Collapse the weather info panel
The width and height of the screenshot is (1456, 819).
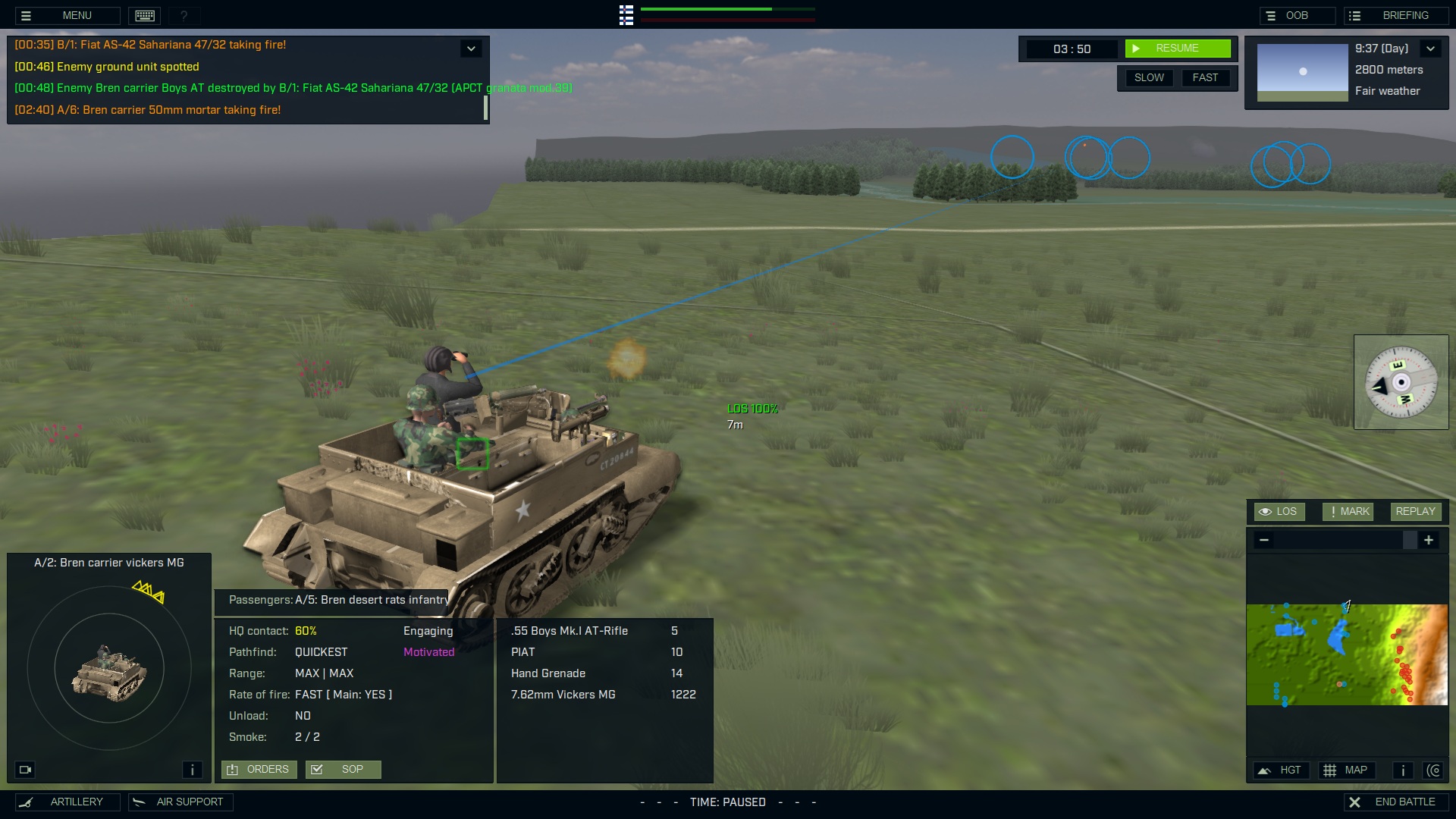click(1430, 49)
